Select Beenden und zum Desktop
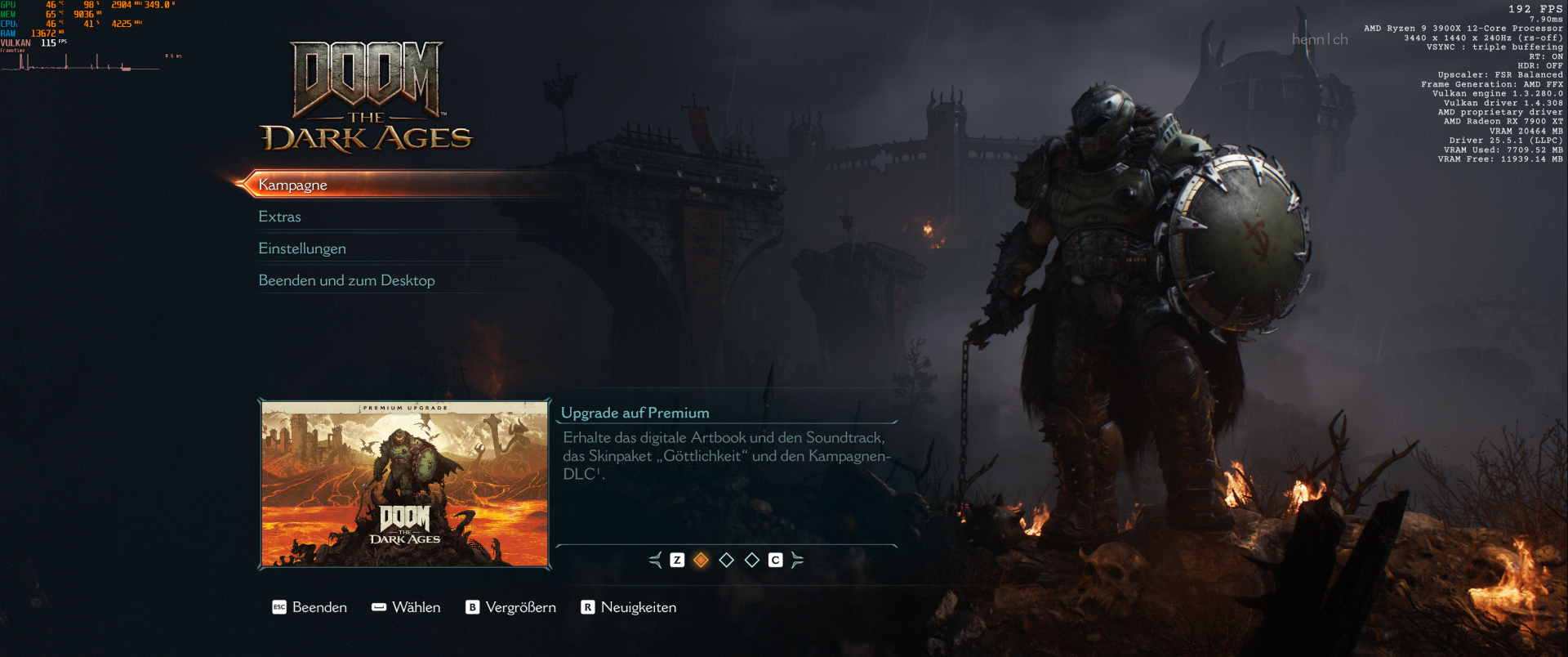Viewport: 1568px width, 657px height. (347, 280)
